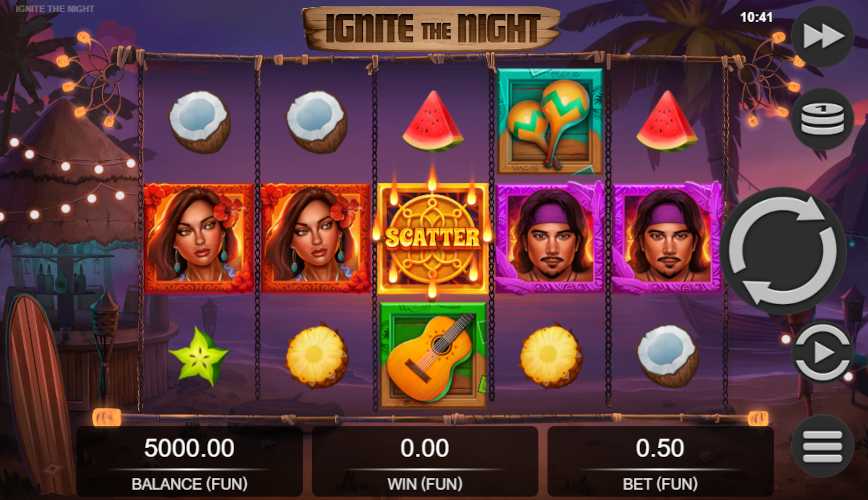Open the hamburger game menu
The height and width of the screenshot is (500, 868).
(x=821, y=445)
